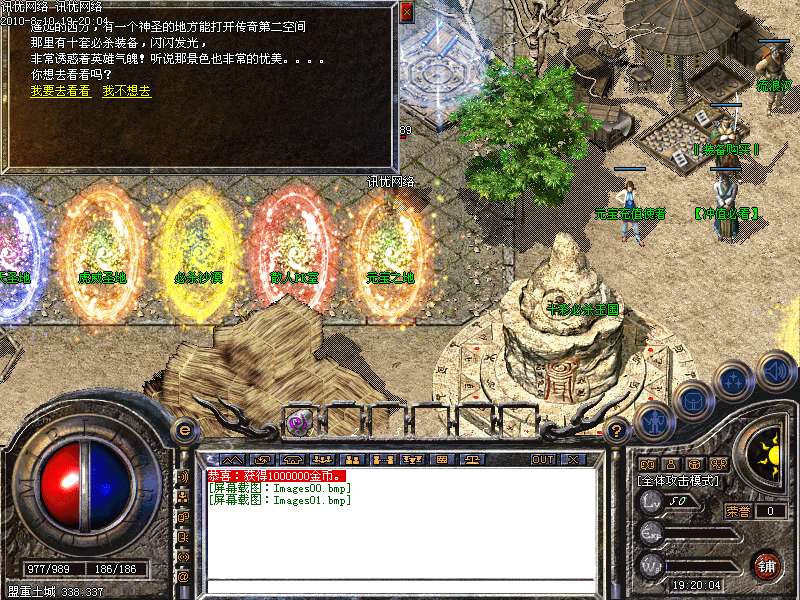800x600 pixels.
Task: Choose the '我要去看看' dialogue option
Action: (60, 91)
